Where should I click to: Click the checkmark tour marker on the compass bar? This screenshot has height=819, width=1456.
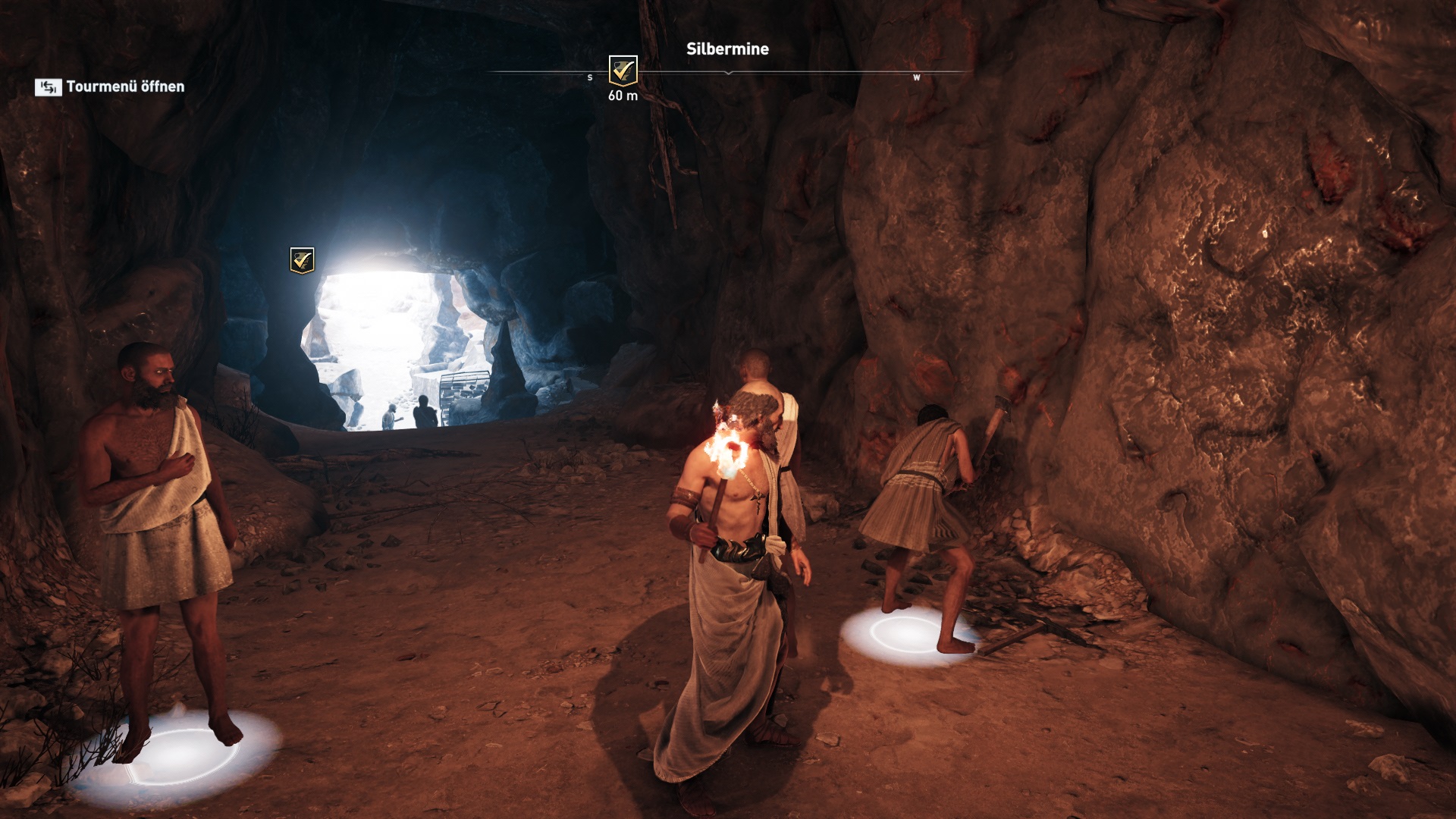point(623,71)
